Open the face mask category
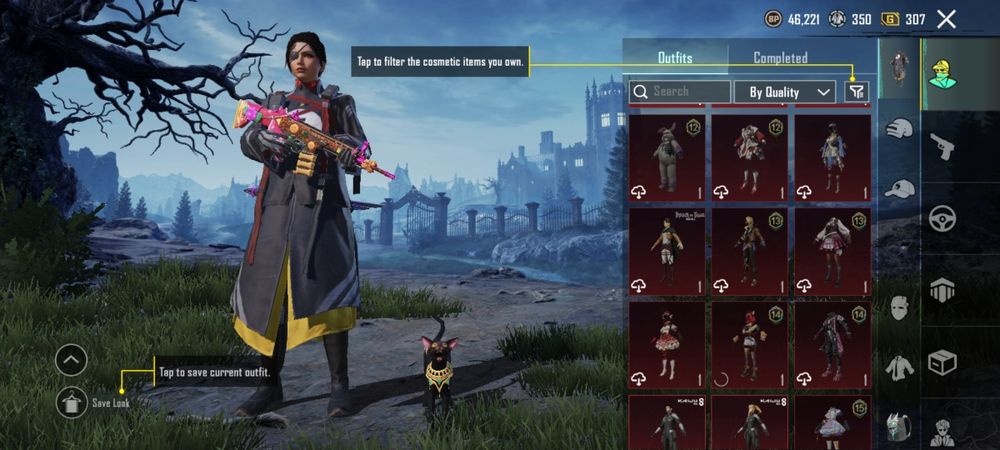1000x450 pixels. [900, 307]
